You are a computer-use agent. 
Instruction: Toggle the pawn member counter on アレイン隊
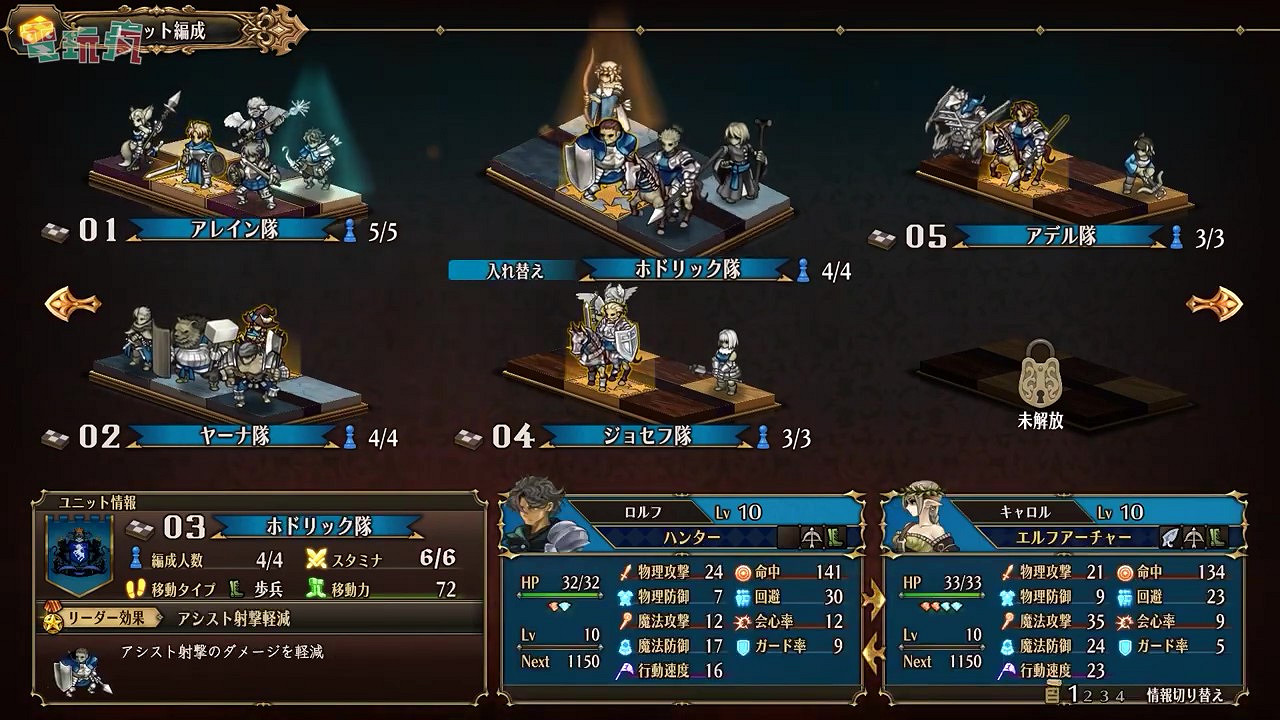point(350,228)
